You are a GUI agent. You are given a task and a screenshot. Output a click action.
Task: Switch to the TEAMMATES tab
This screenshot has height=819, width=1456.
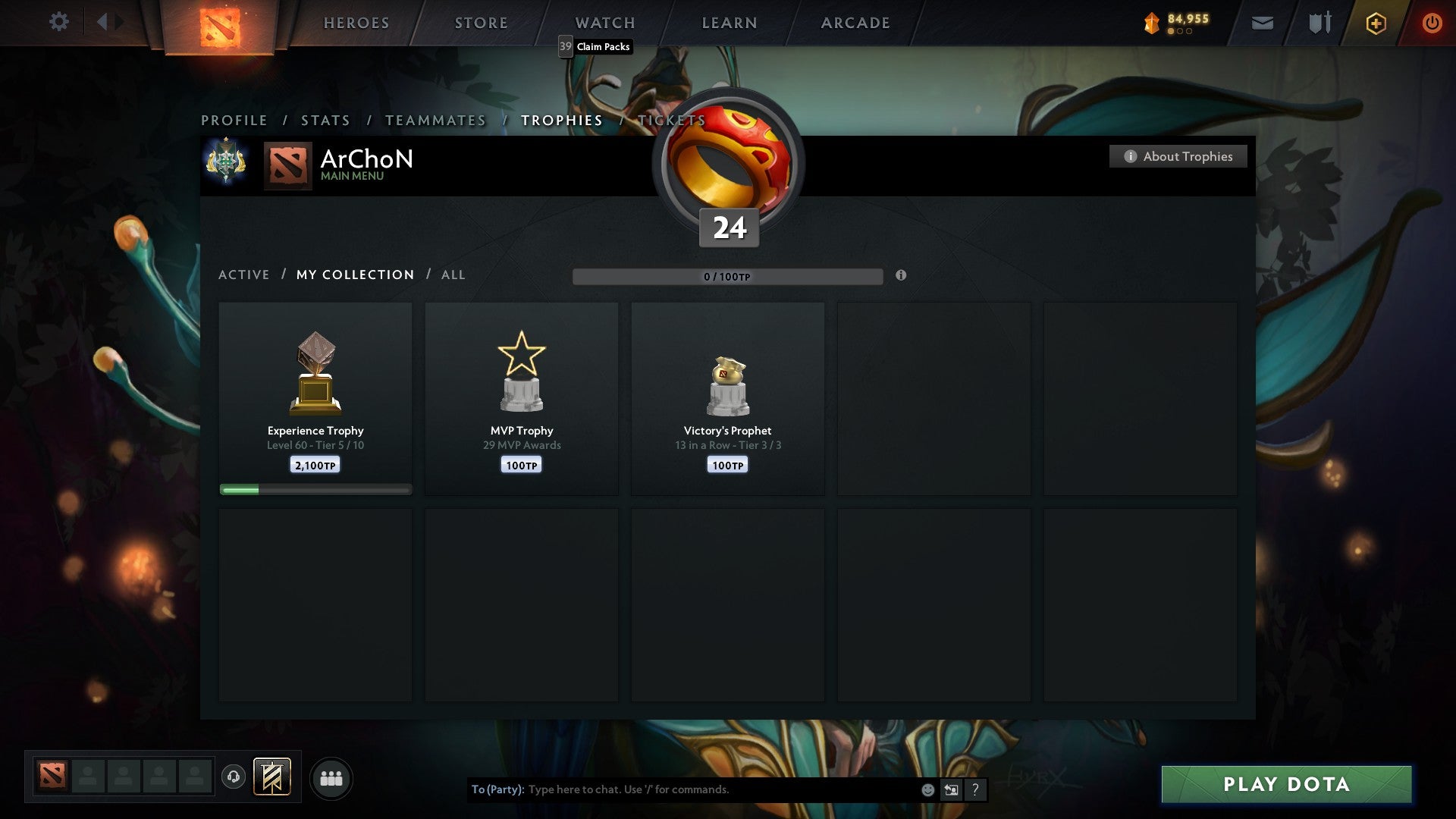pos(435,120)
